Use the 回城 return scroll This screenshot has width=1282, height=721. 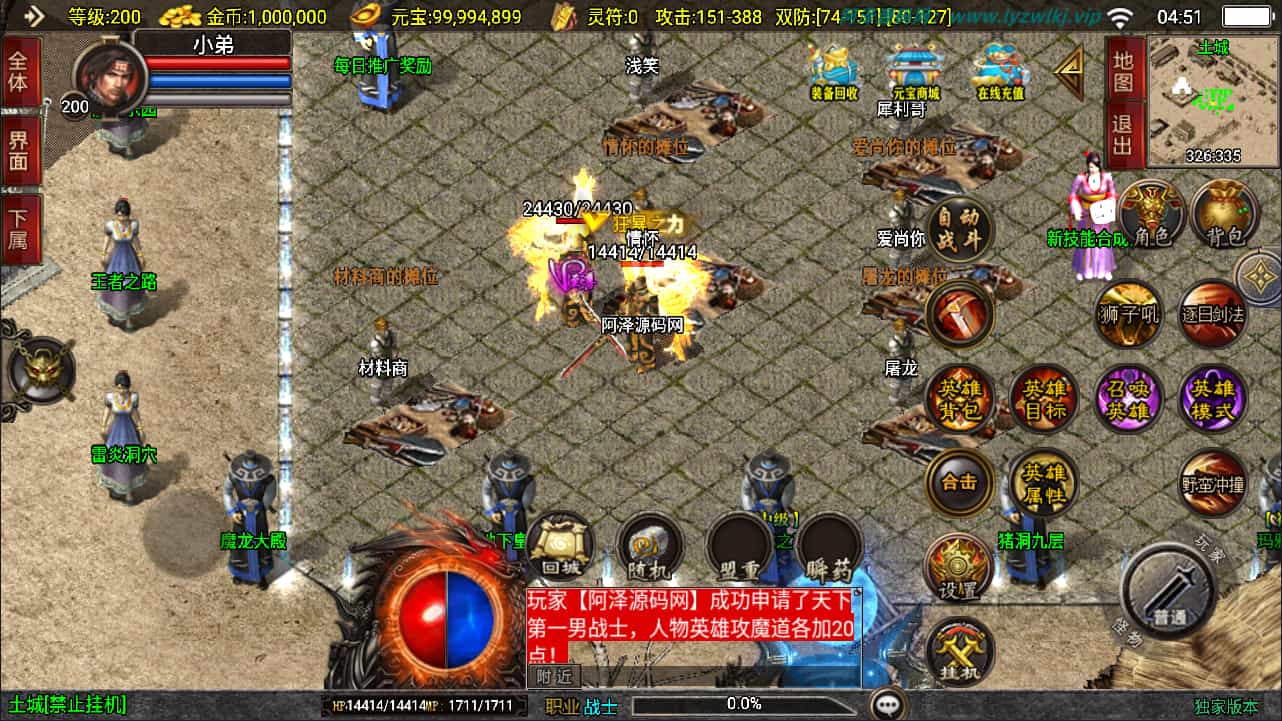click(561, 547)
